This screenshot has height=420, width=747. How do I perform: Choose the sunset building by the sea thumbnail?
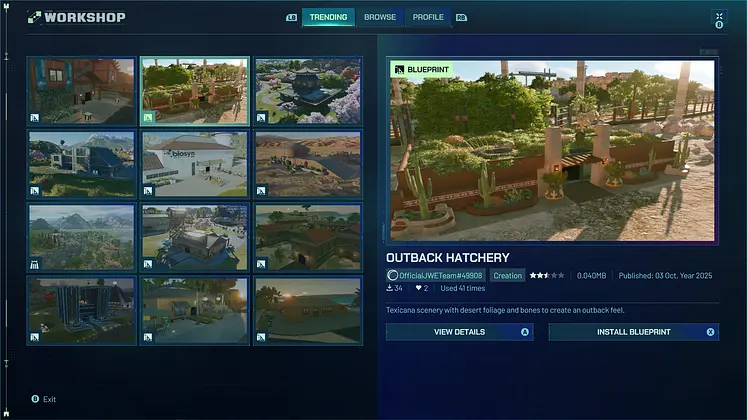(307, 311)
